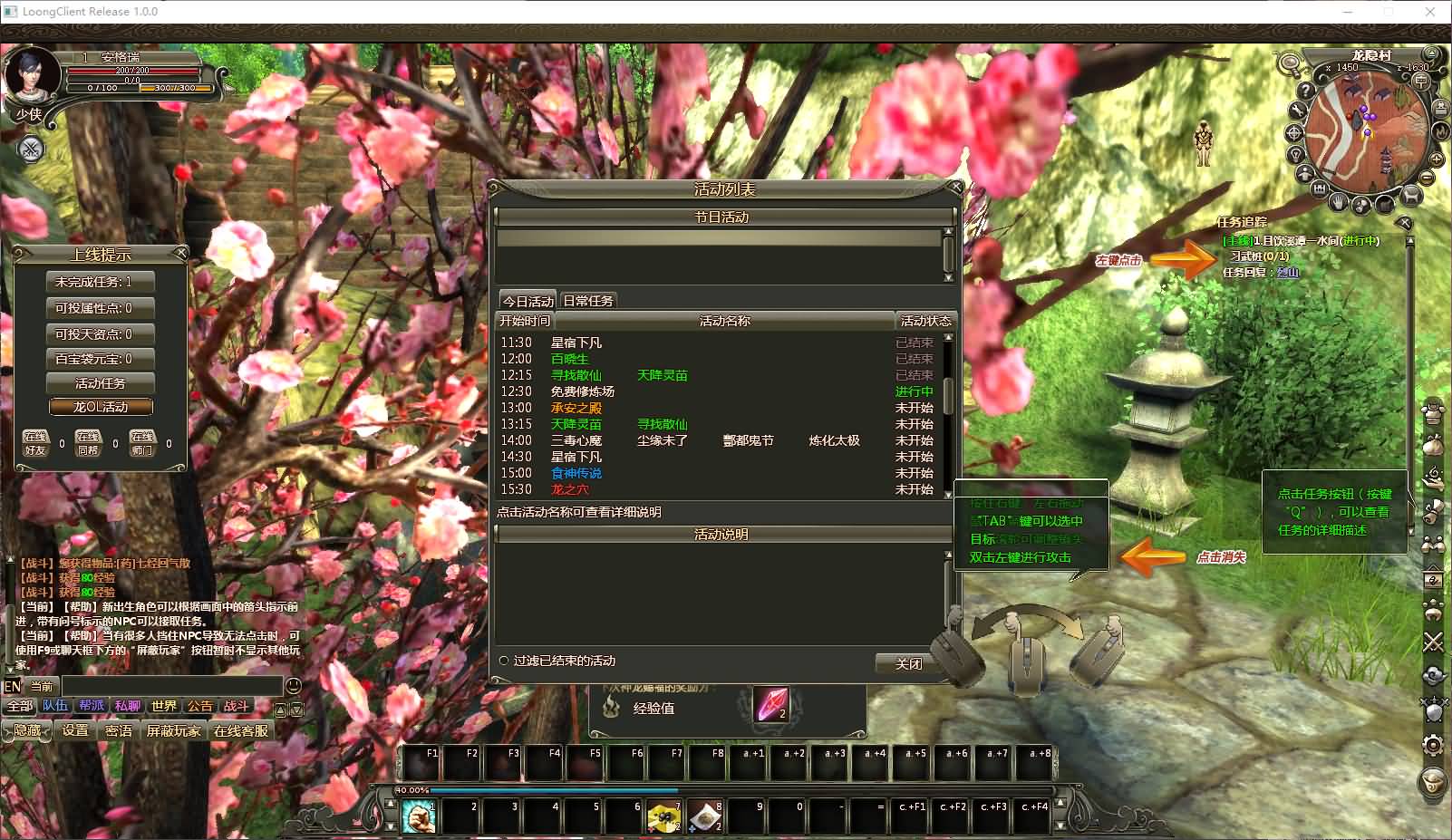Open the 在线客服 support button
The width and height of the screenshot is (1452, 840).
(x=240, y=730)
